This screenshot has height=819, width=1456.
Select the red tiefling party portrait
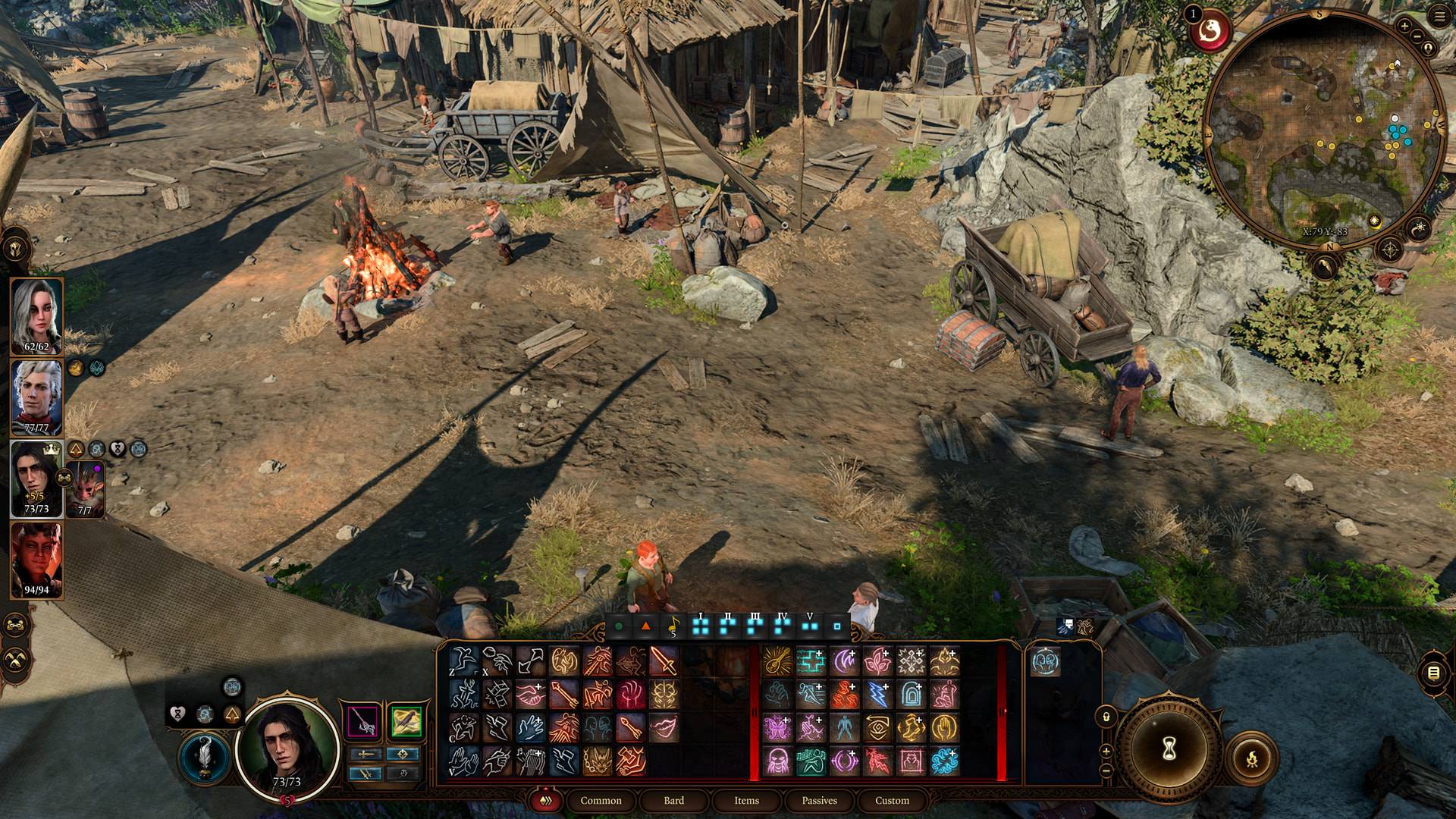36,560
